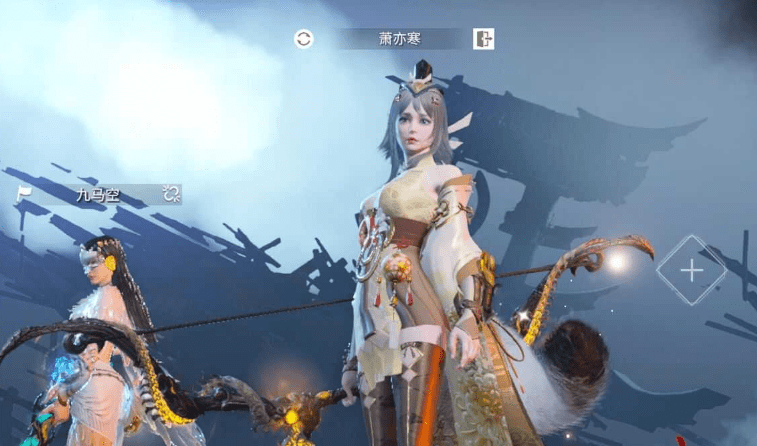The height and width of the screenshot is (446, 757).
Task: Add a teammate with the diamond plus slot
Action: 691,270
